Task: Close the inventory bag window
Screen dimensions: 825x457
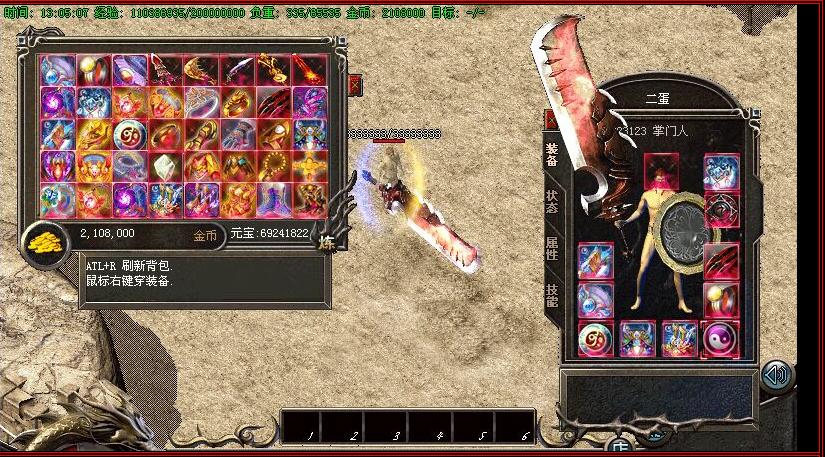Action: pos(355,86)
